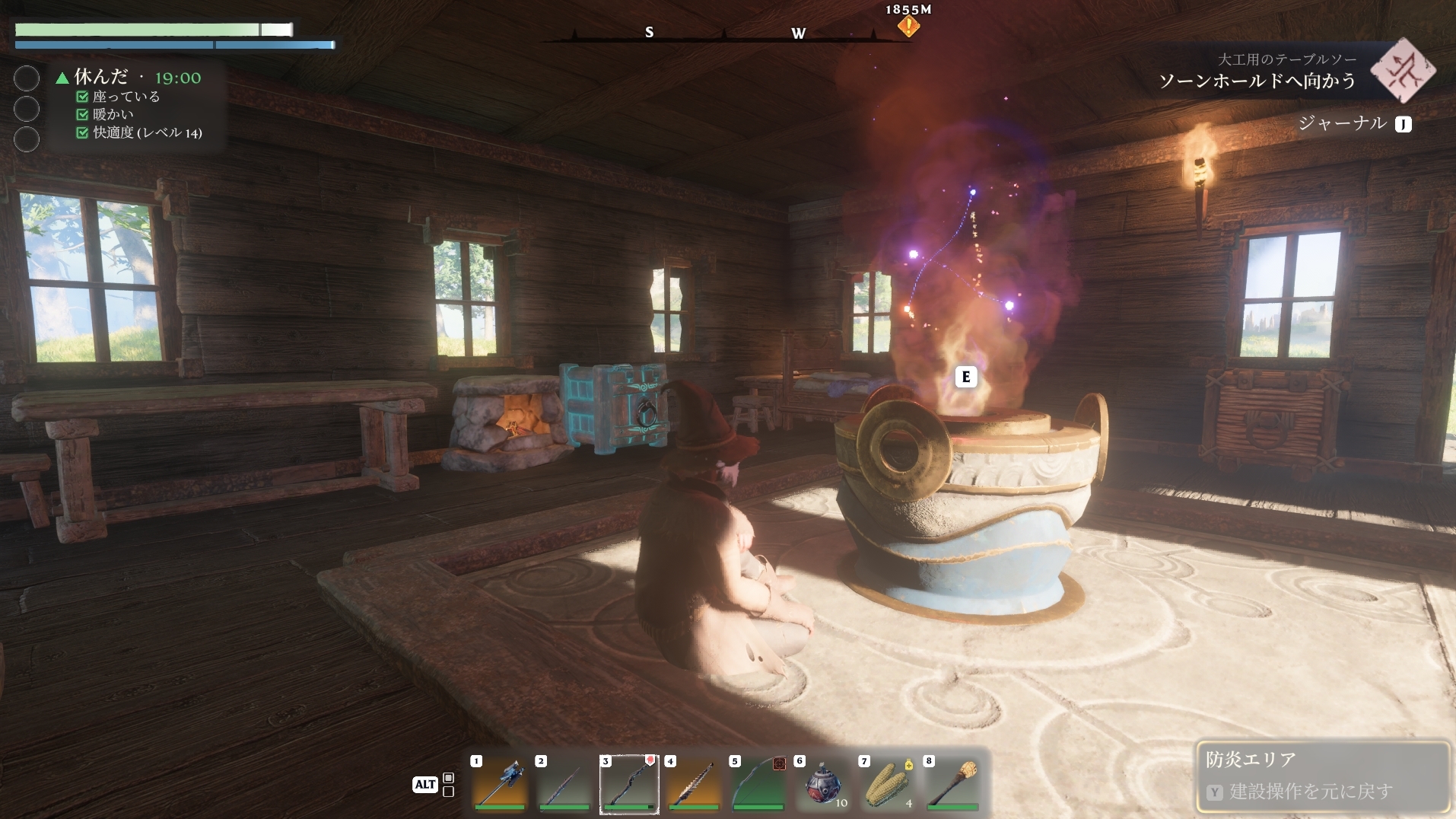Click the 休んだ rested buff entry
Image resolution: width=1456 pixels, height=819 pixels.
point(100,77)
